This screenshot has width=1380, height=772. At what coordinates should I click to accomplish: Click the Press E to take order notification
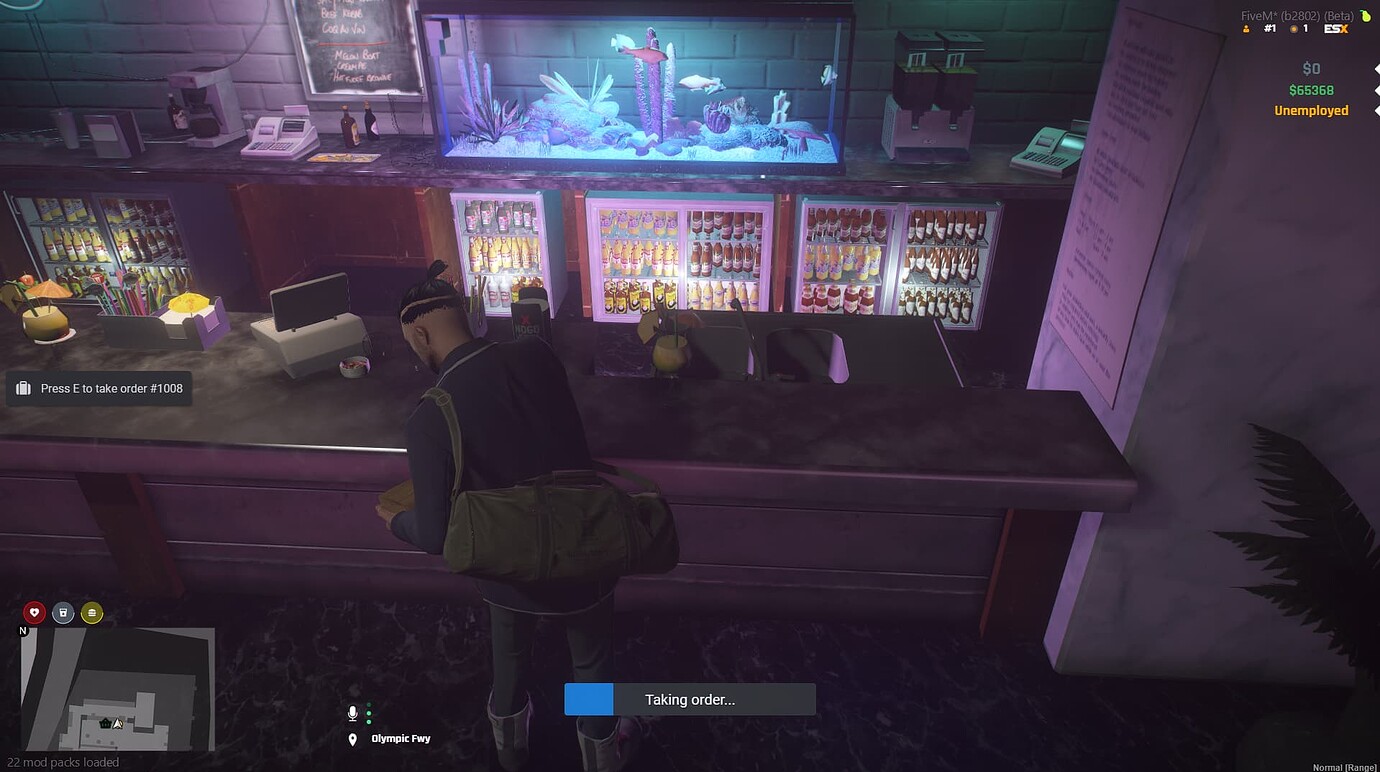coord(98,388)
